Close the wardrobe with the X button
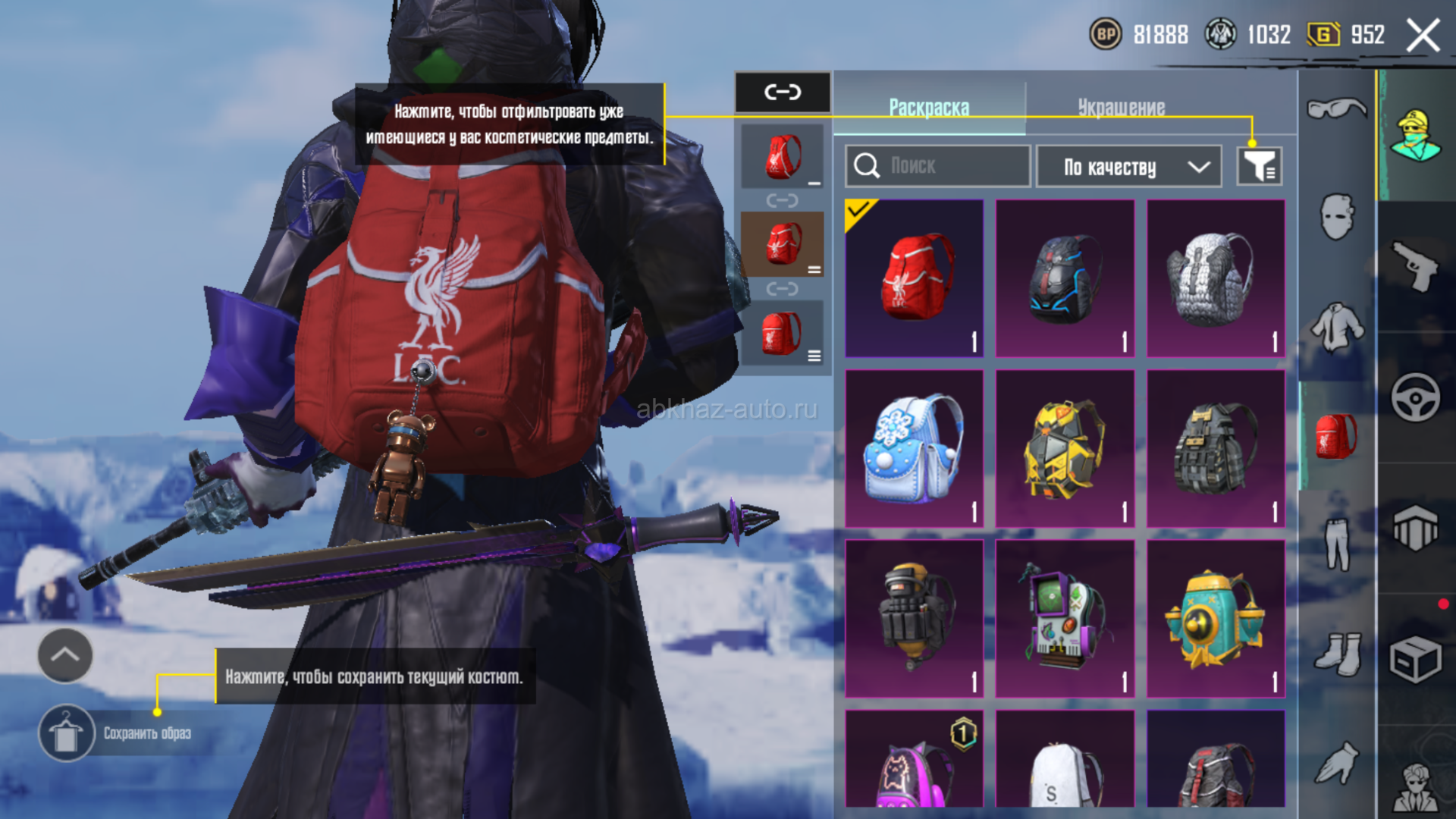This screenshot has height=819, width=1456. pyautogui.click(x=1423, y=36)
